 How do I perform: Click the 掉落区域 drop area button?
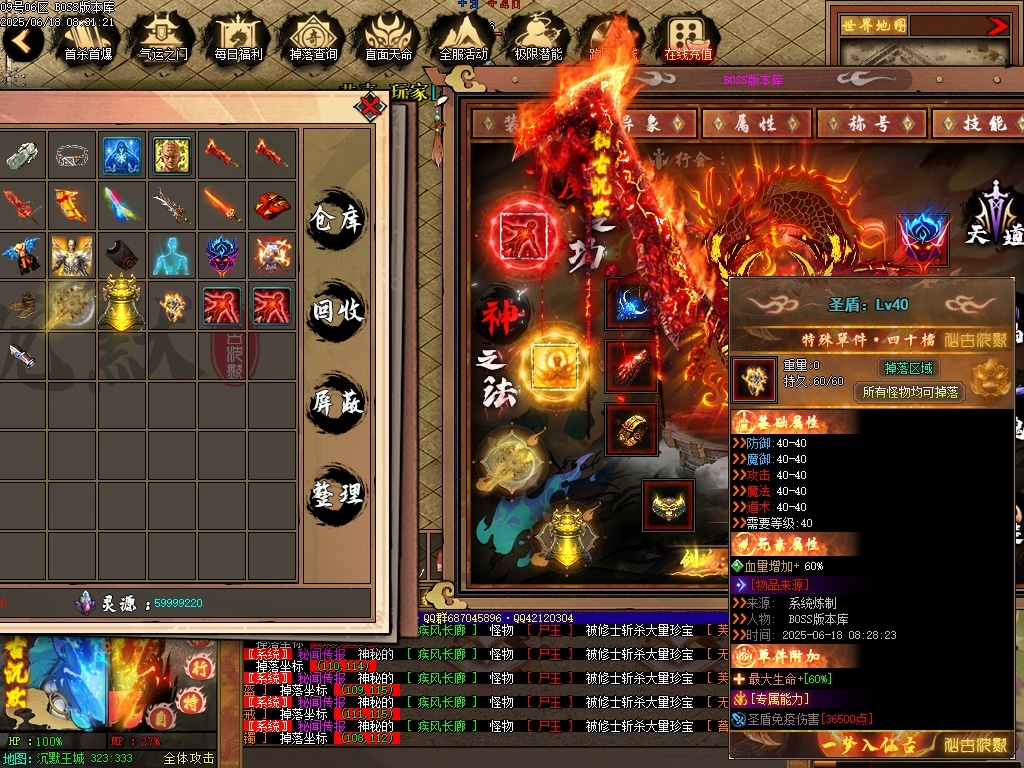point(910,368)
